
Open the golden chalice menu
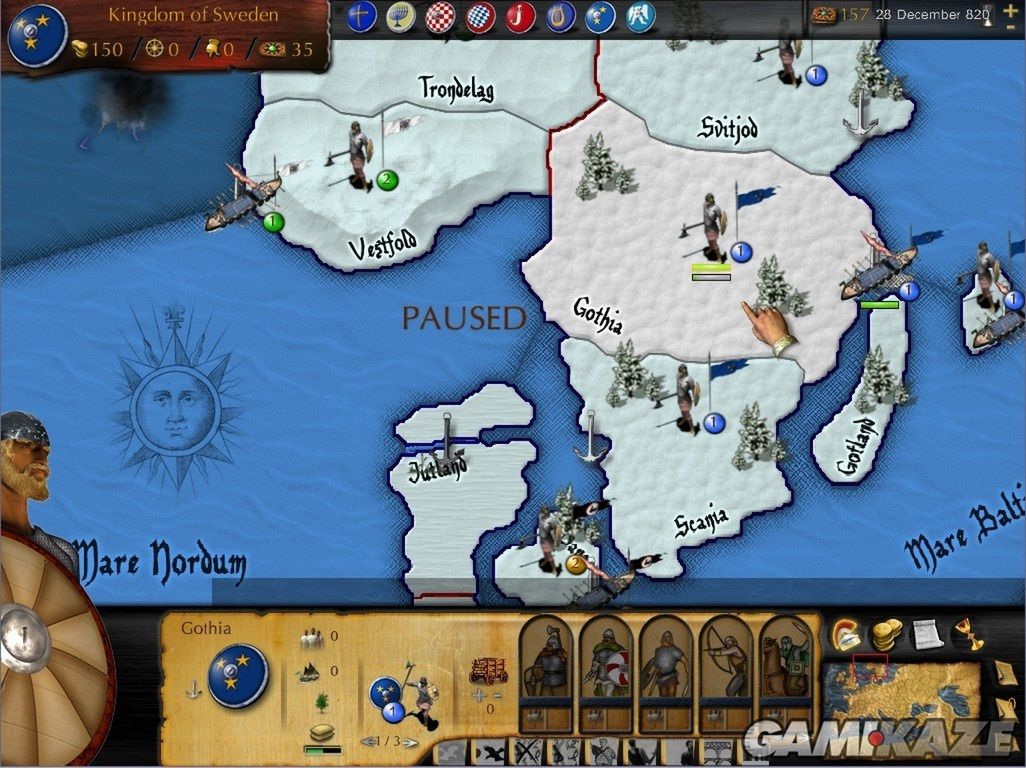[966, 634]
